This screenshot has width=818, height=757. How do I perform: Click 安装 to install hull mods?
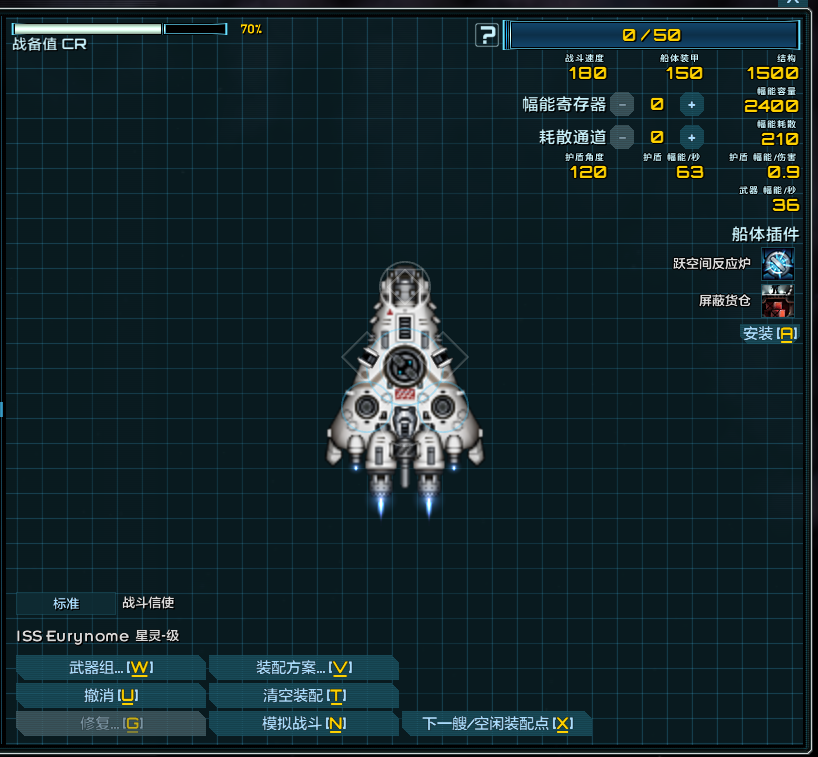click(769, 333)
